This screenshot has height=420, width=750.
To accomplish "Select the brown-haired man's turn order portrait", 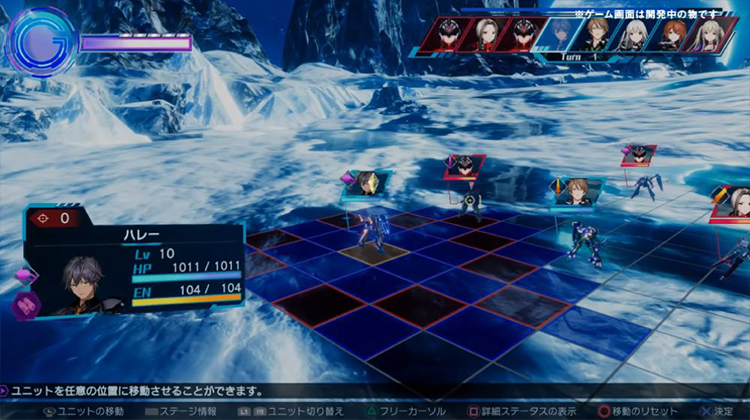I will tap(596, 33).
